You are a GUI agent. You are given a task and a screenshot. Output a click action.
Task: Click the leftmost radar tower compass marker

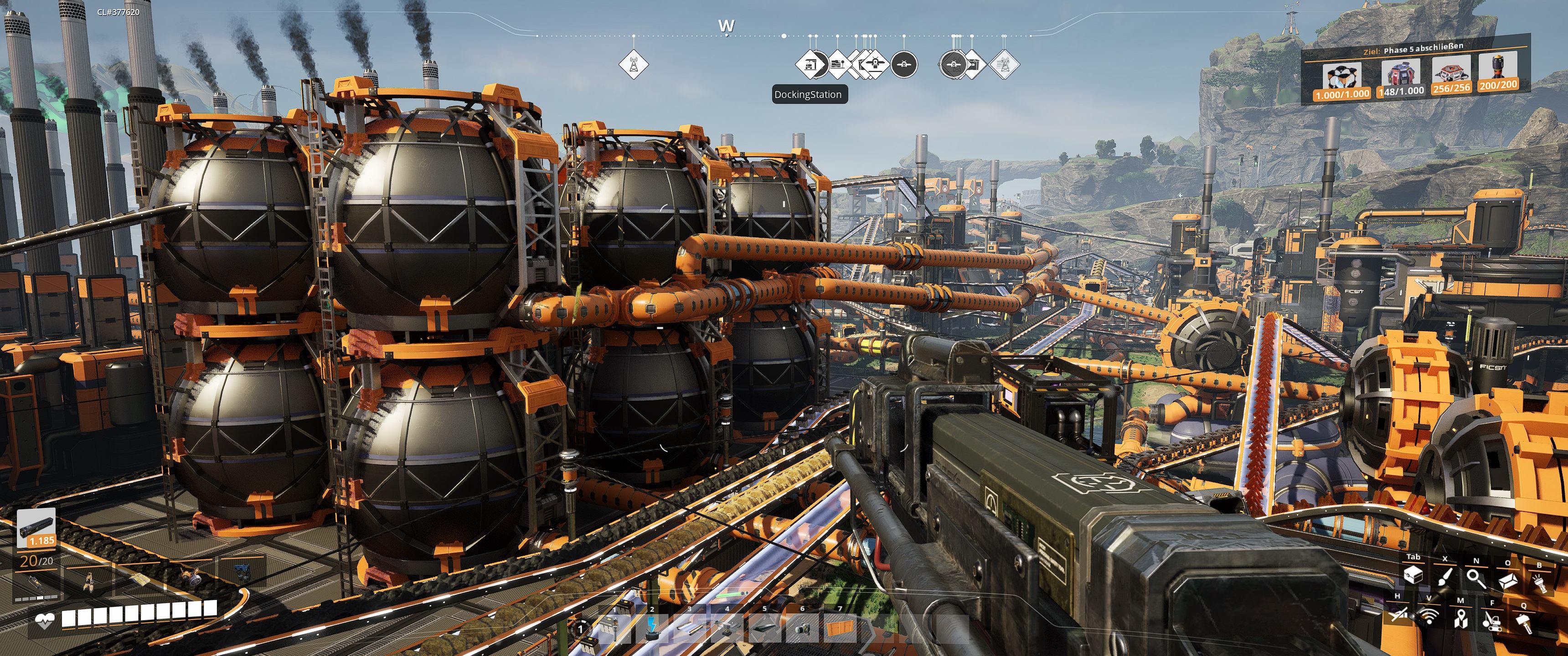[x=634, y=63]
